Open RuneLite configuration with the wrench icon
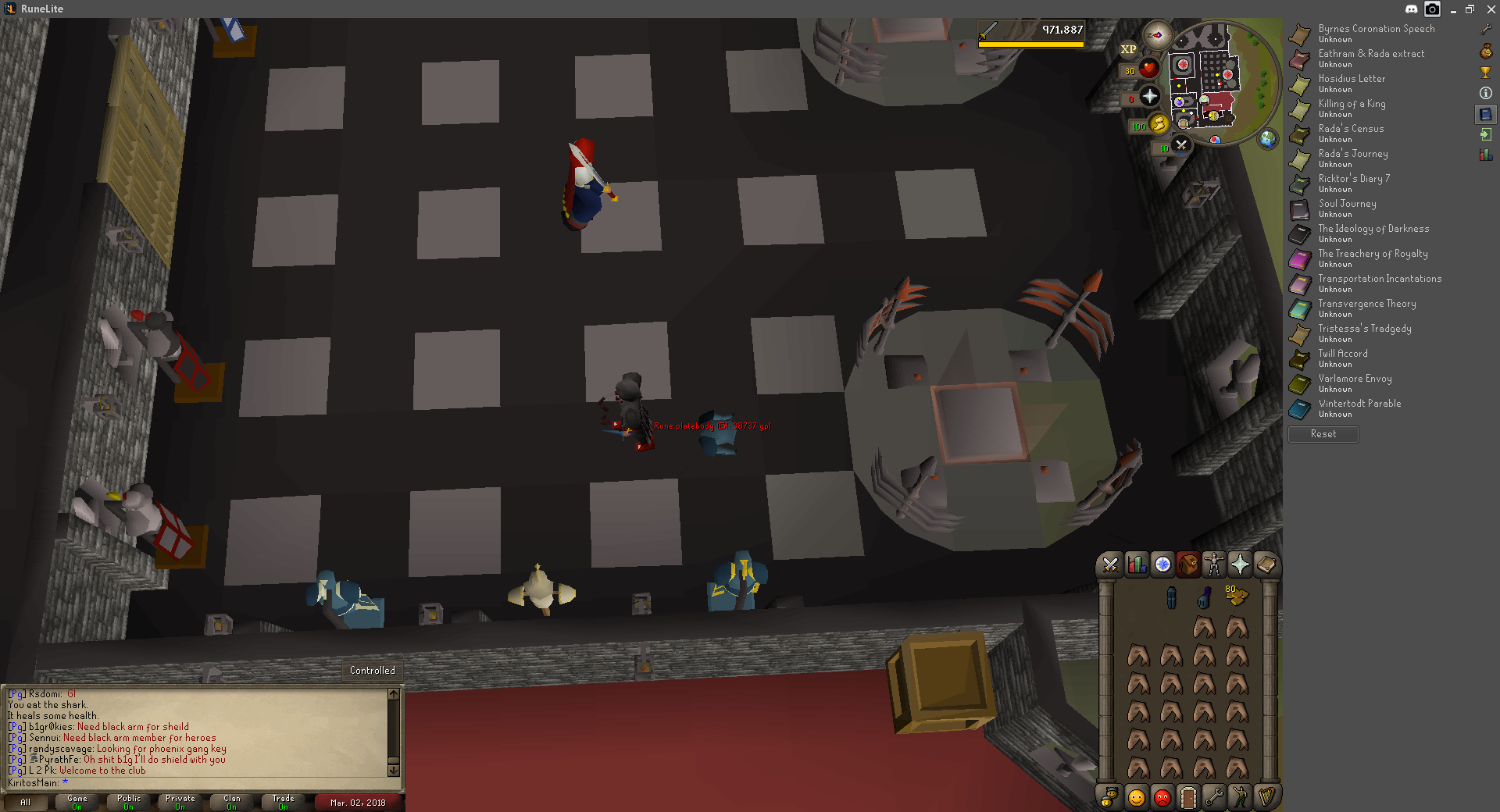1500x812 pixels. 1486,30
